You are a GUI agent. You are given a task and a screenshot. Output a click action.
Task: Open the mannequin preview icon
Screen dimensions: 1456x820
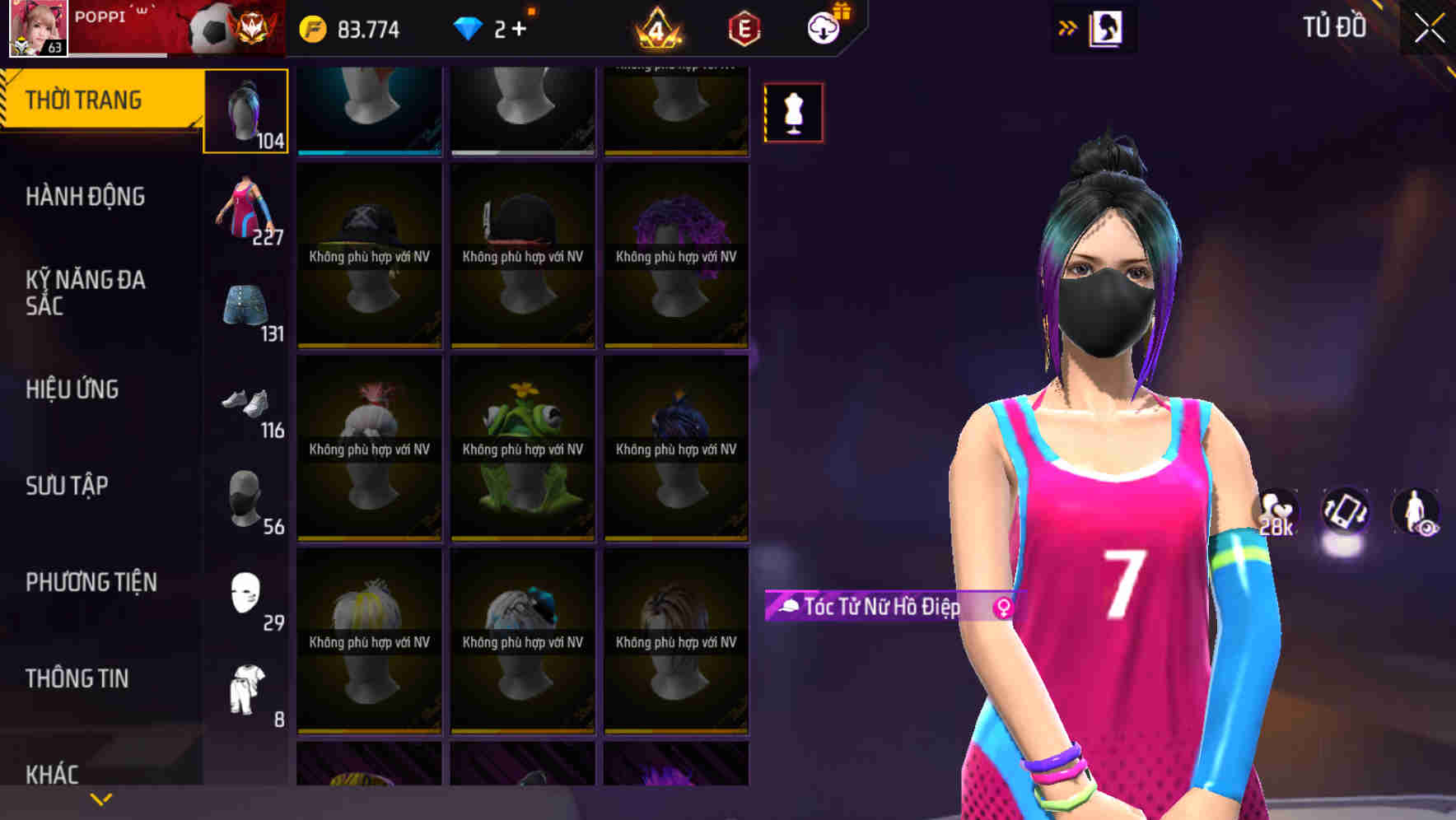[x=793, y=113]
